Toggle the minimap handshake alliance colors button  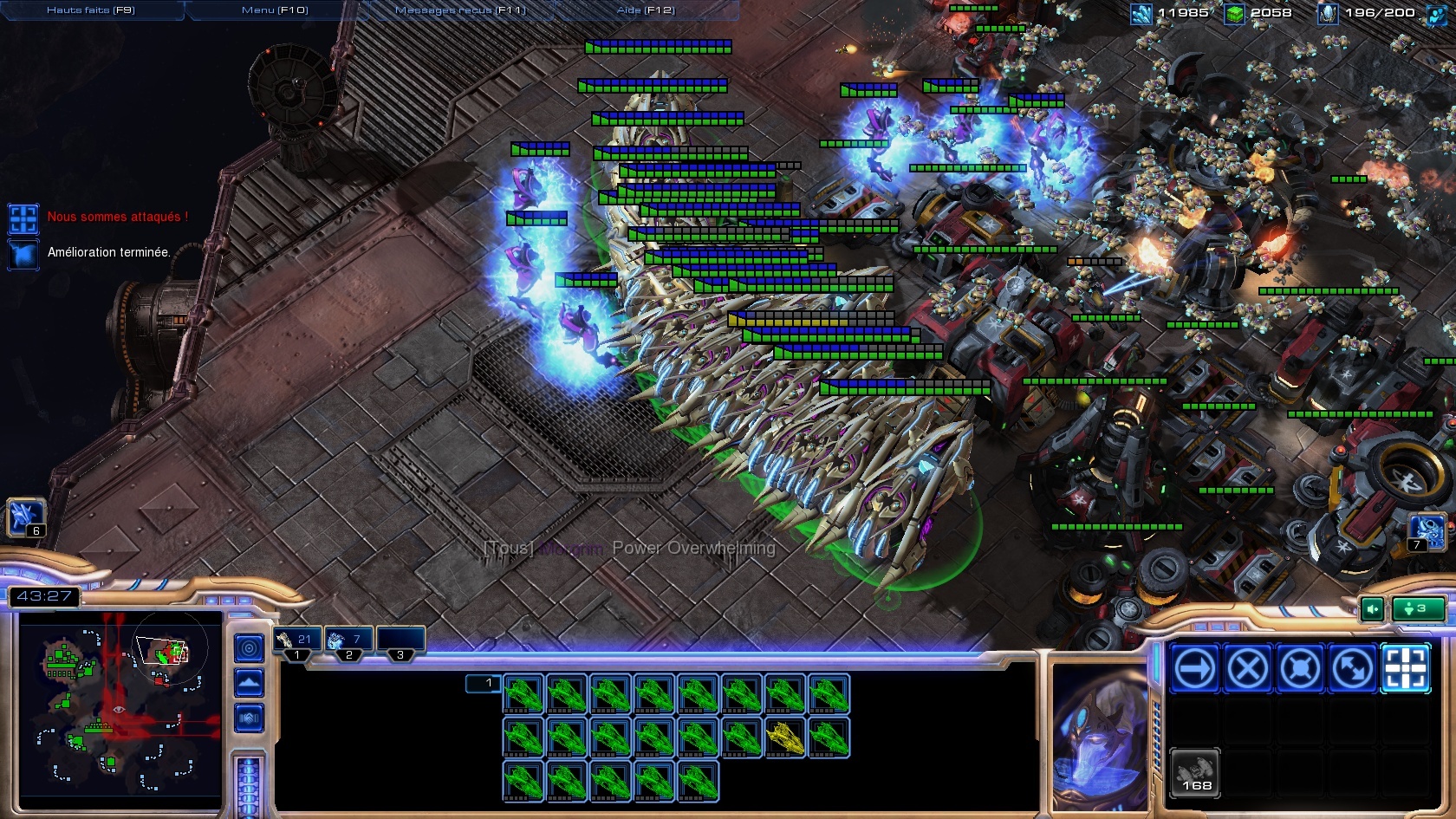(250, 718)
